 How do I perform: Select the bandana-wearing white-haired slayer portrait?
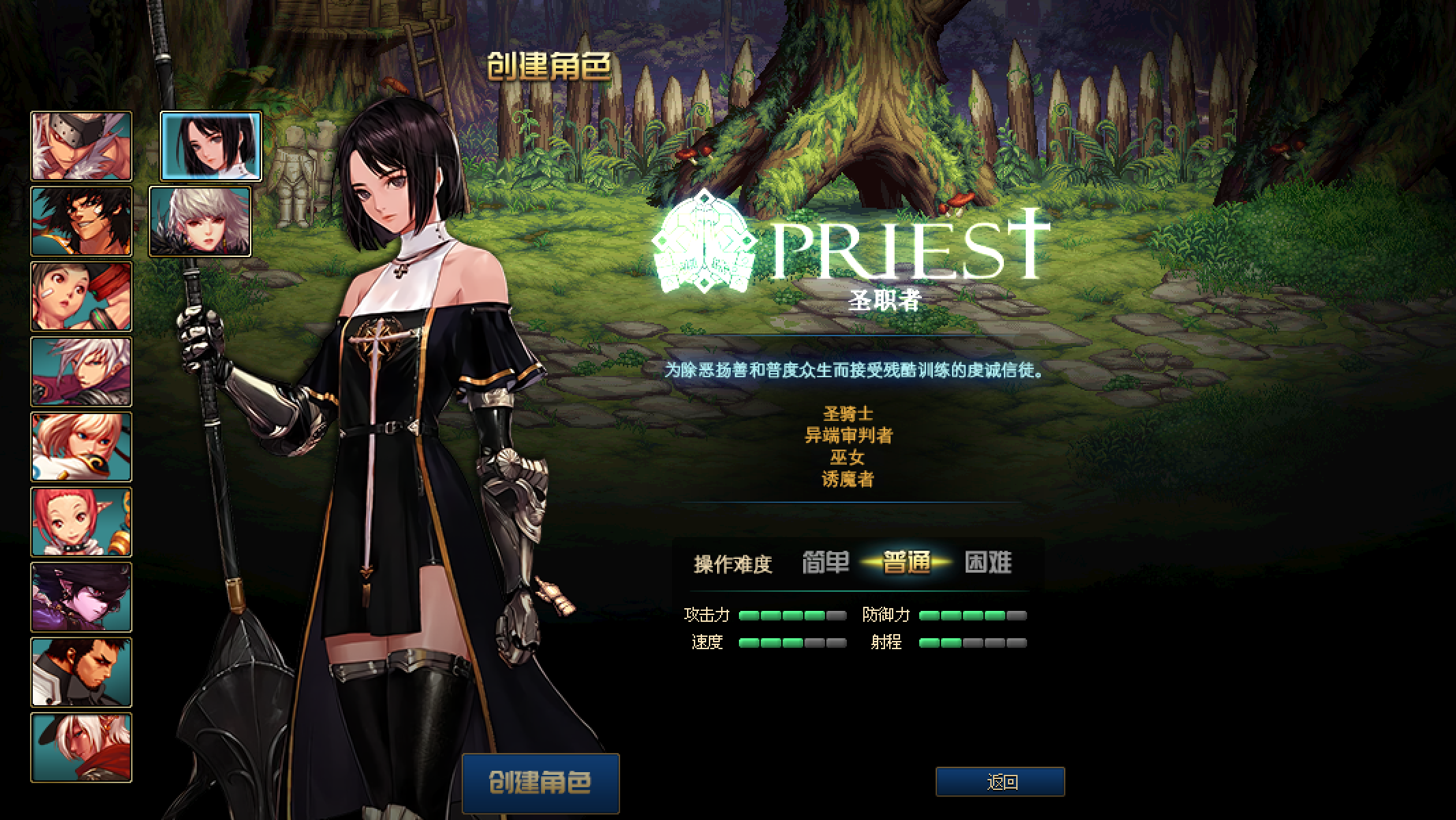[81, 145]
